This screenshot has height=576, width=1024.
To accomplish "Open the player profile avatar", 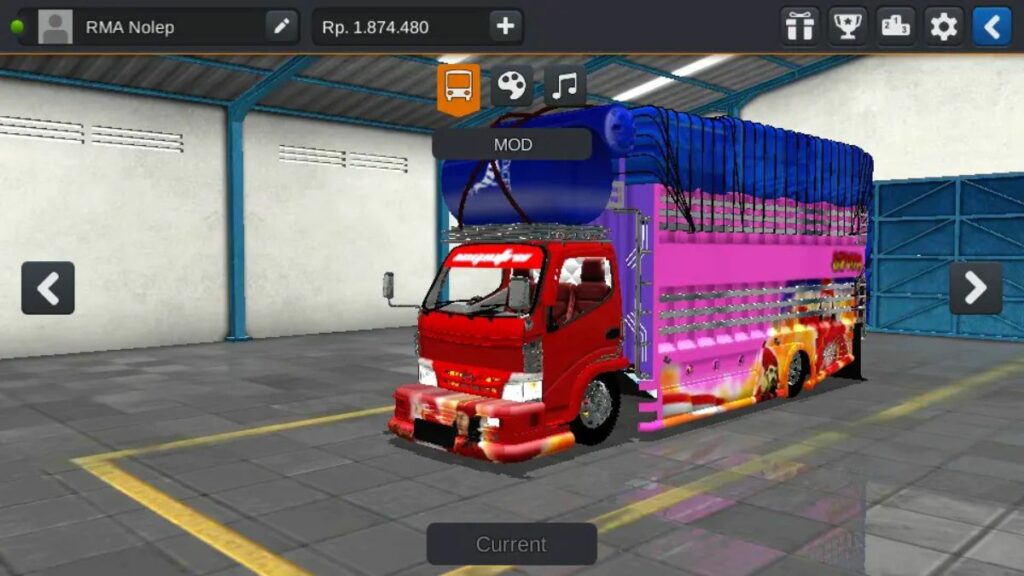I will 55,27.
